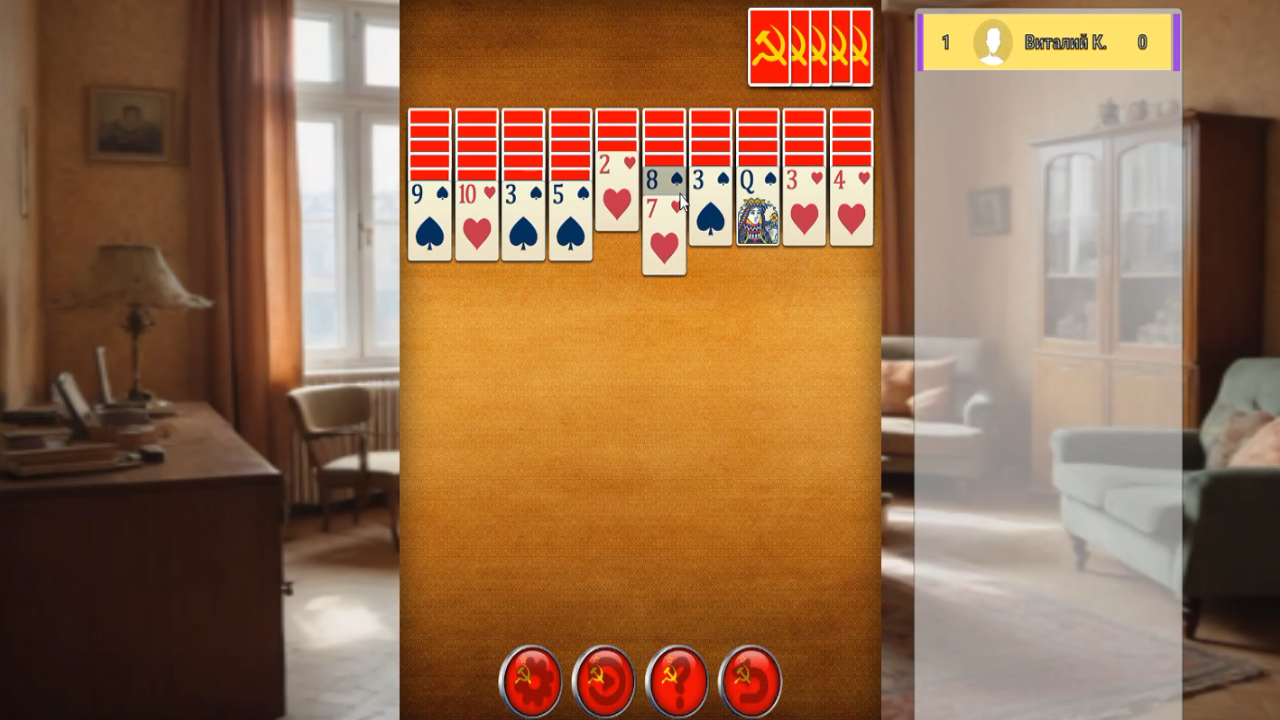
Task: Select the restart game arrow icon
Action: click(605, 681)
